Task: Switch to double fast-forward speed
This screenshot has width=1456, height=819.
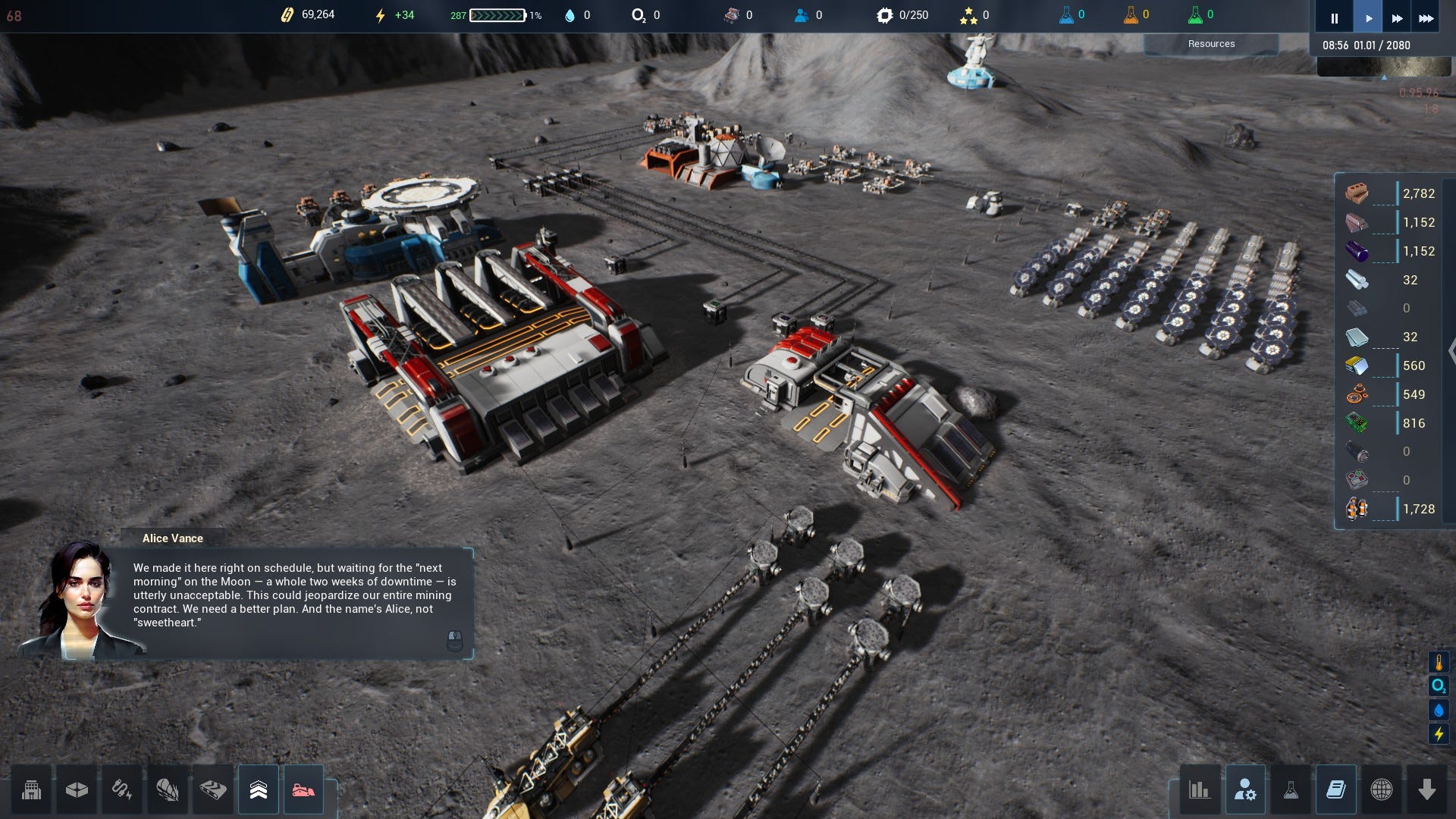Action: [x=1397, y=18]
